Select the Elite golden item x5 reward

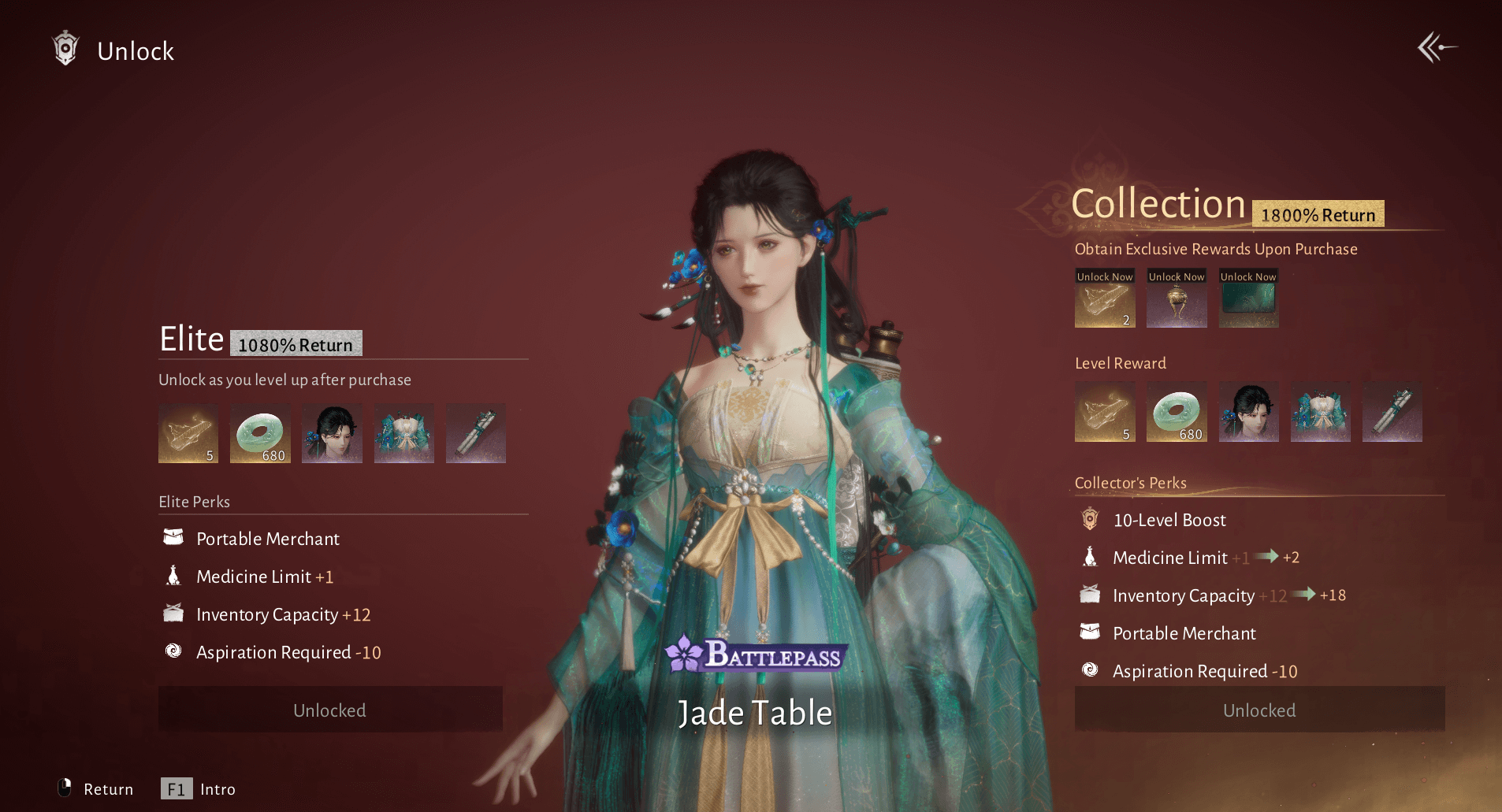[188, 433]
